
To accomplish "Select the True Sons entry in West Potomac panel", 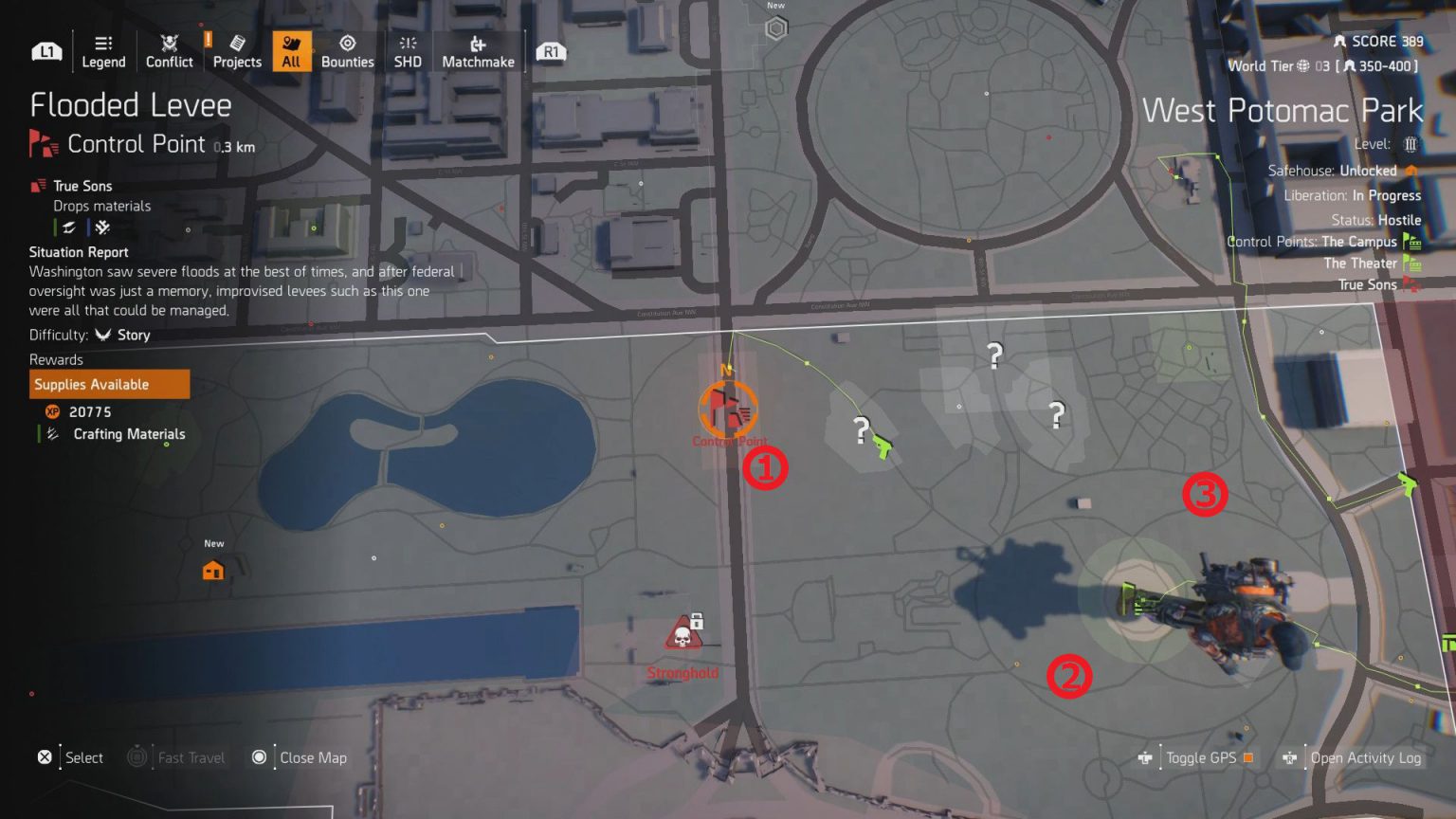I will [x=1373, y=284].
